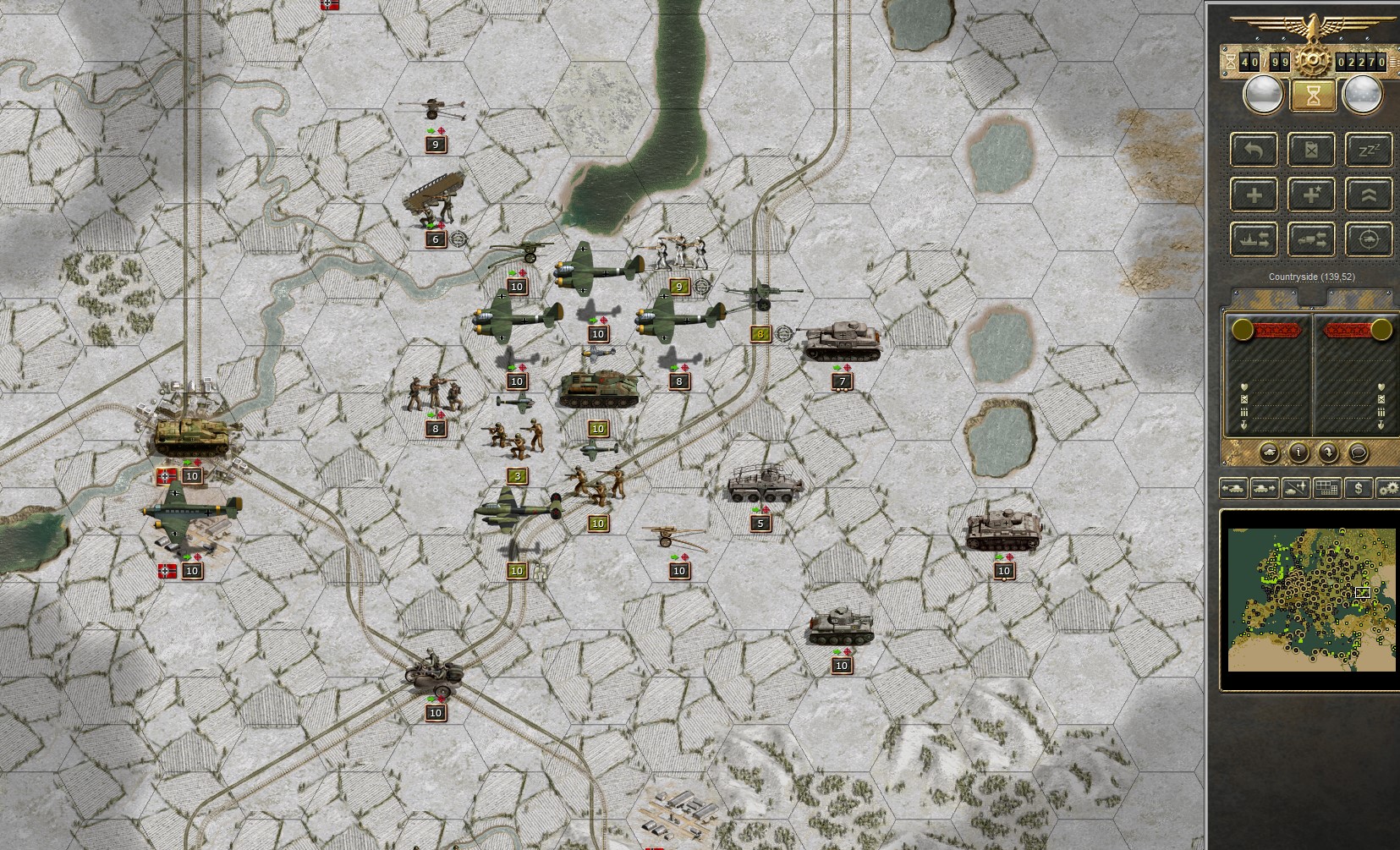The height and width of the screenshot is (850, 1400).
Task: Toggle the right snowfall weather indicator
Action: pyautogui.click(x=1362, y=95)
